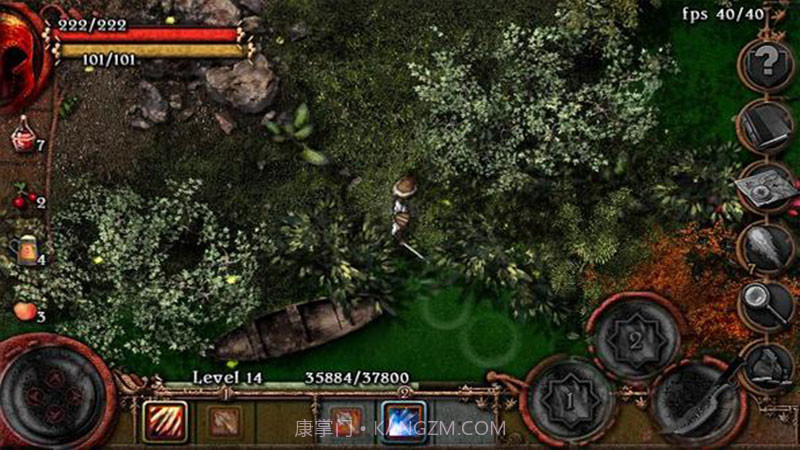This screenshot has height=450, width=800.
Task: Tap the round button labeled 1
Action: [x=567, y=402]
